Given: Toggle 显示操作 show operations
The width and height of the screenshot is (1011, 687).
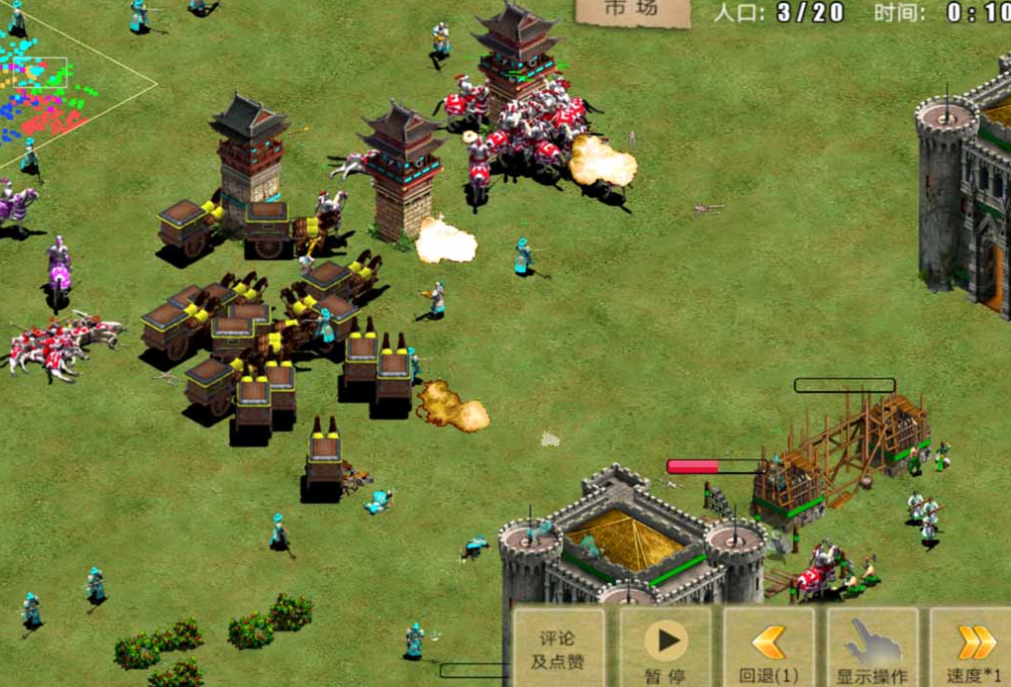Looking at the screenshot, I should click(872, 648).
